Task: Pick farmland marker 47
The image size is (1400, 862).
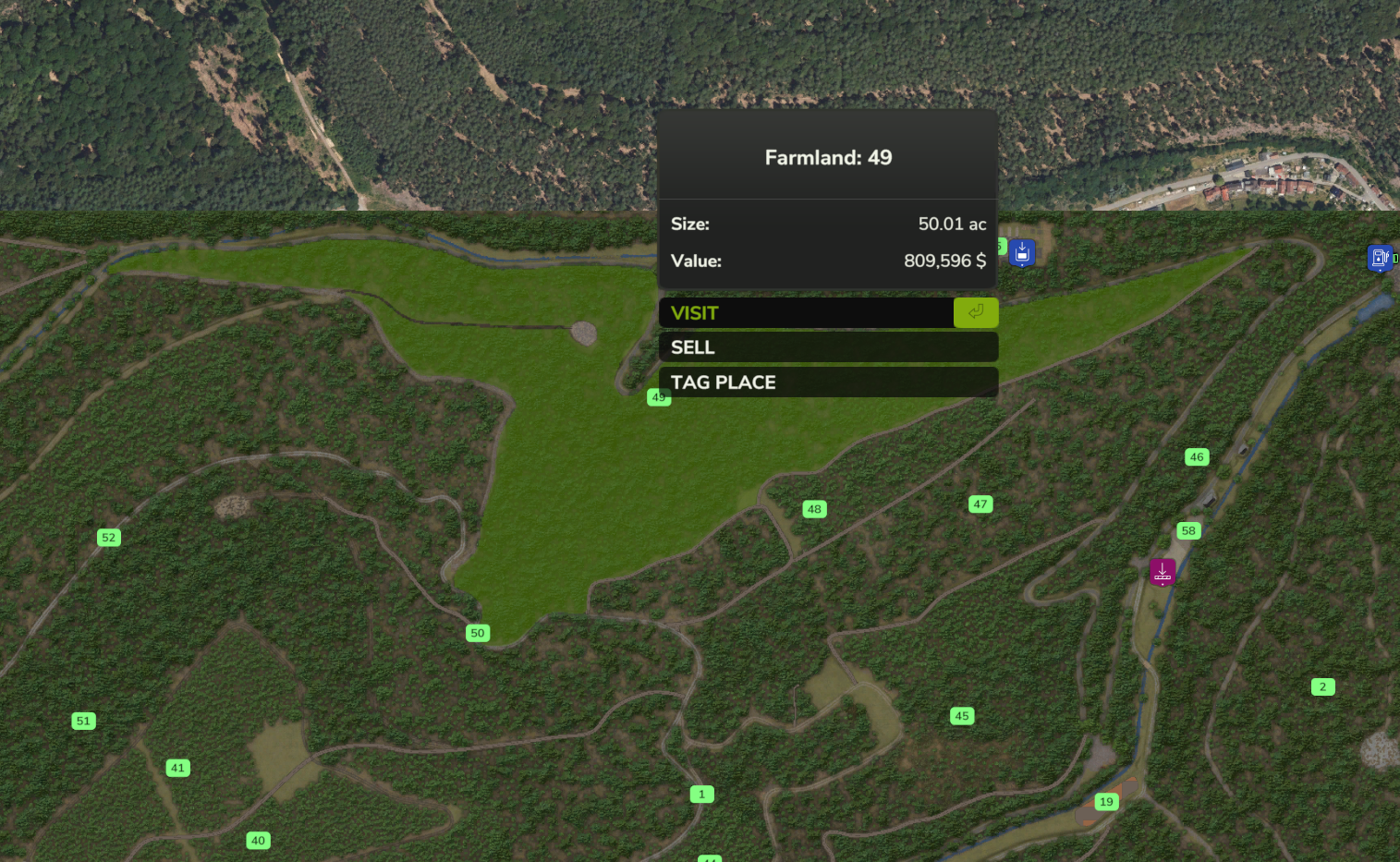Action: [980, 504]
